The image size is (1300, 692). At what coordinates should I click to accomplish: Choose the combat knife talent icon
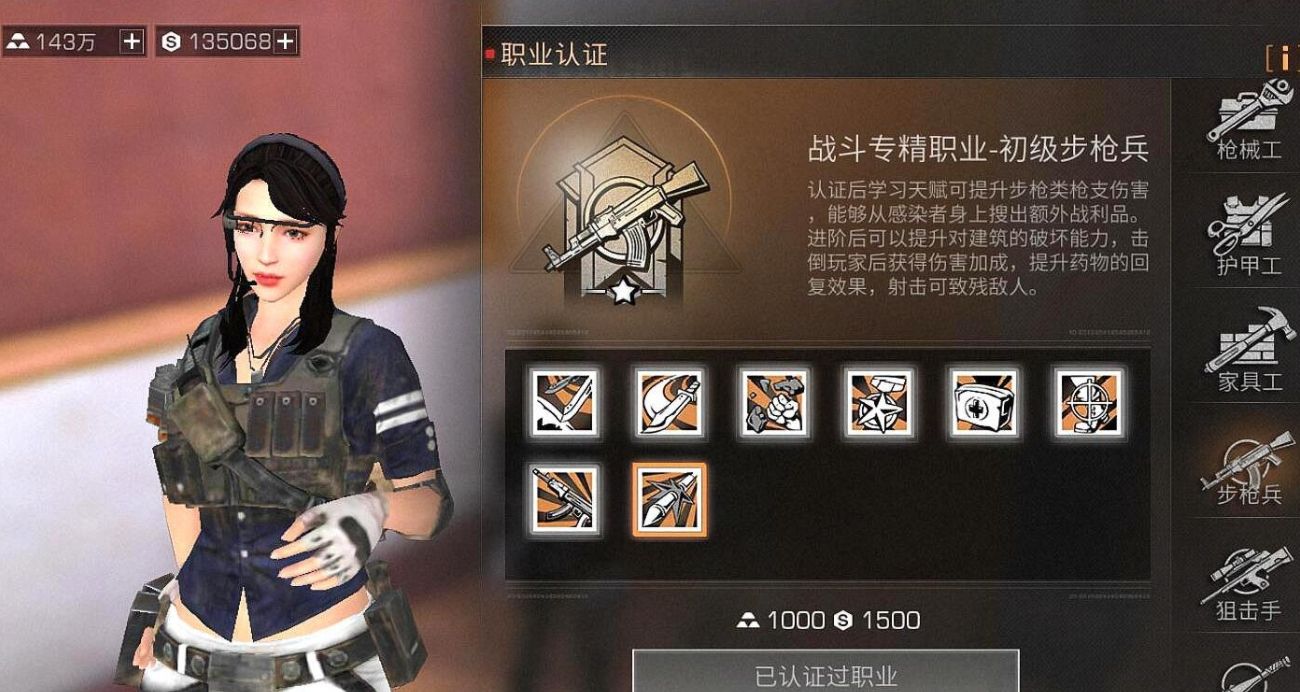point(669,402)
